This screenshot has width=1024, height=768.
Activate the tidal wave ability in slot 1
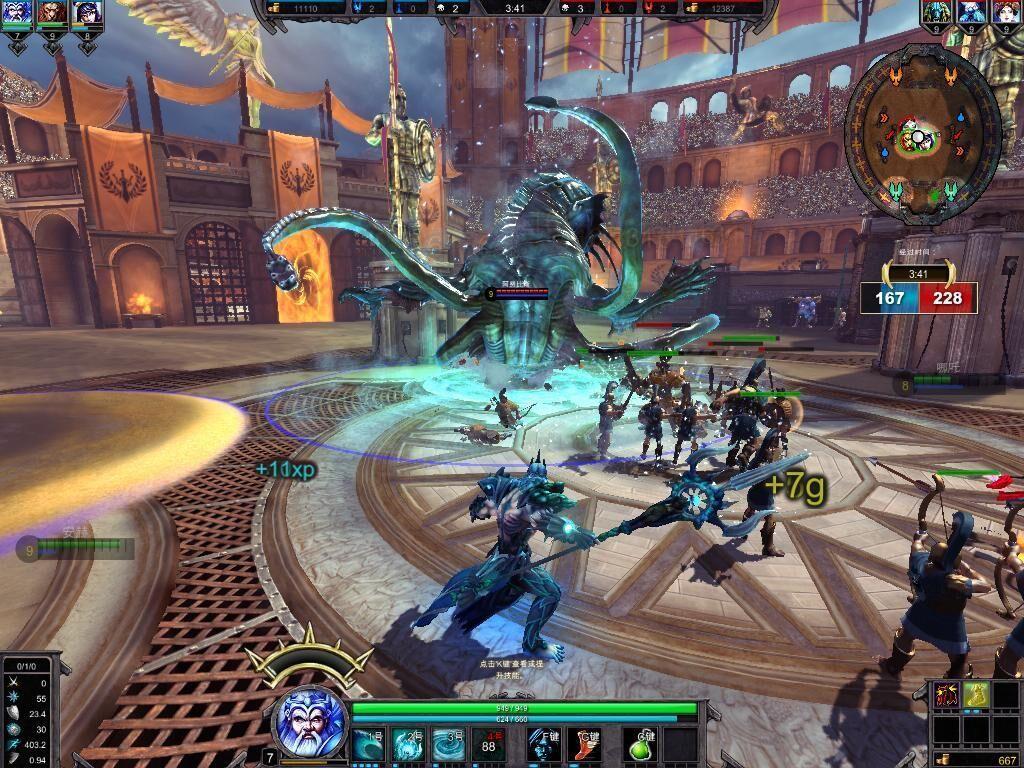pos(369,744)
